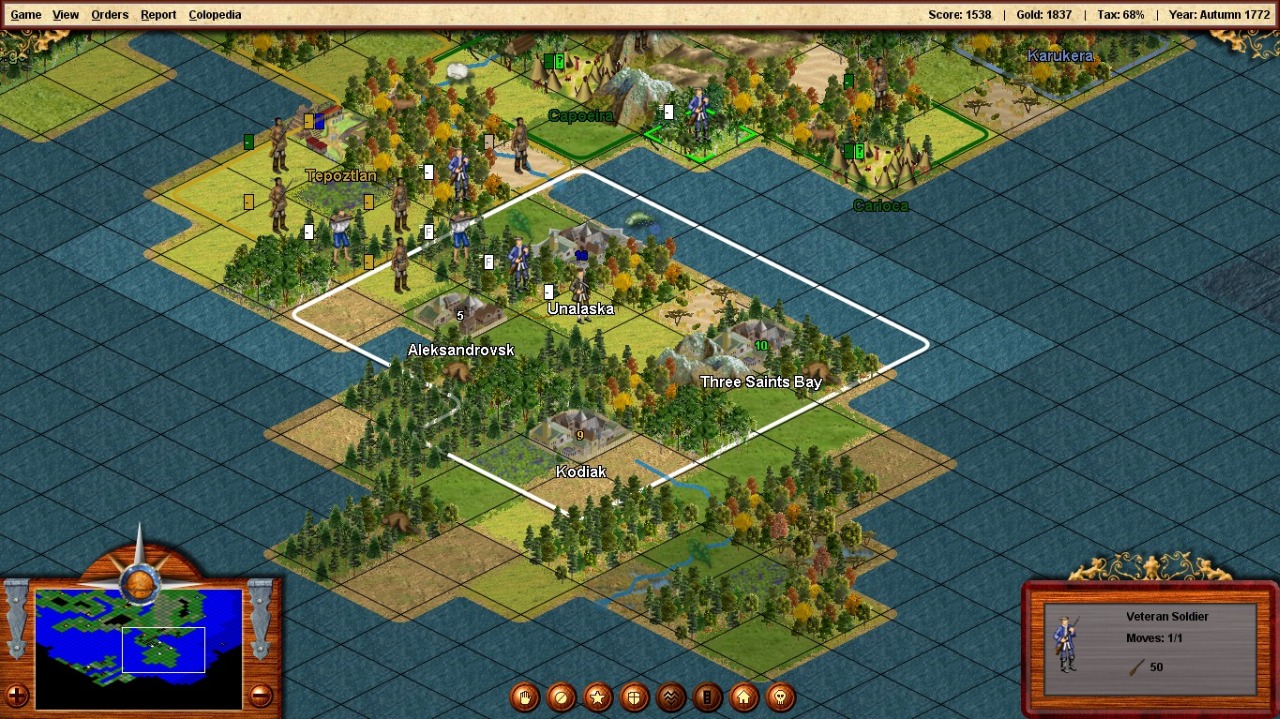Click the hand-shaped wait order button
1280x719 pixels.
(525, 697)
